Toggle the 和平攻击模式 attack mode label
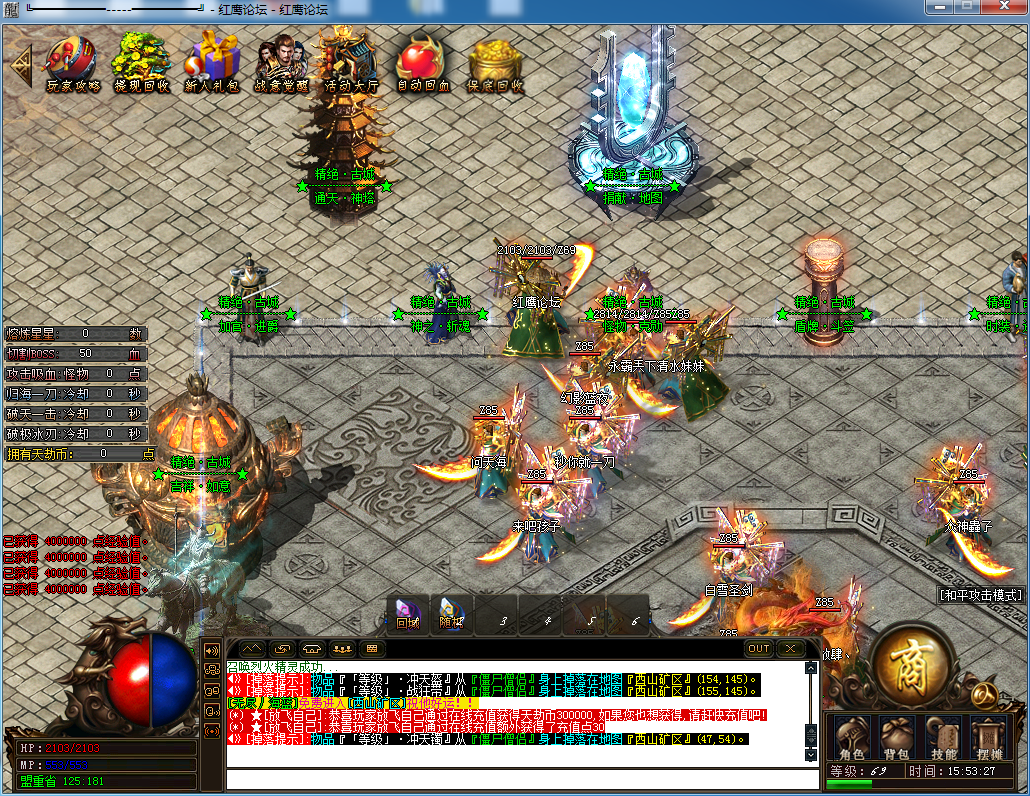Image resolution: width=1030 pixels, height=796 pixels. point(982,594)
